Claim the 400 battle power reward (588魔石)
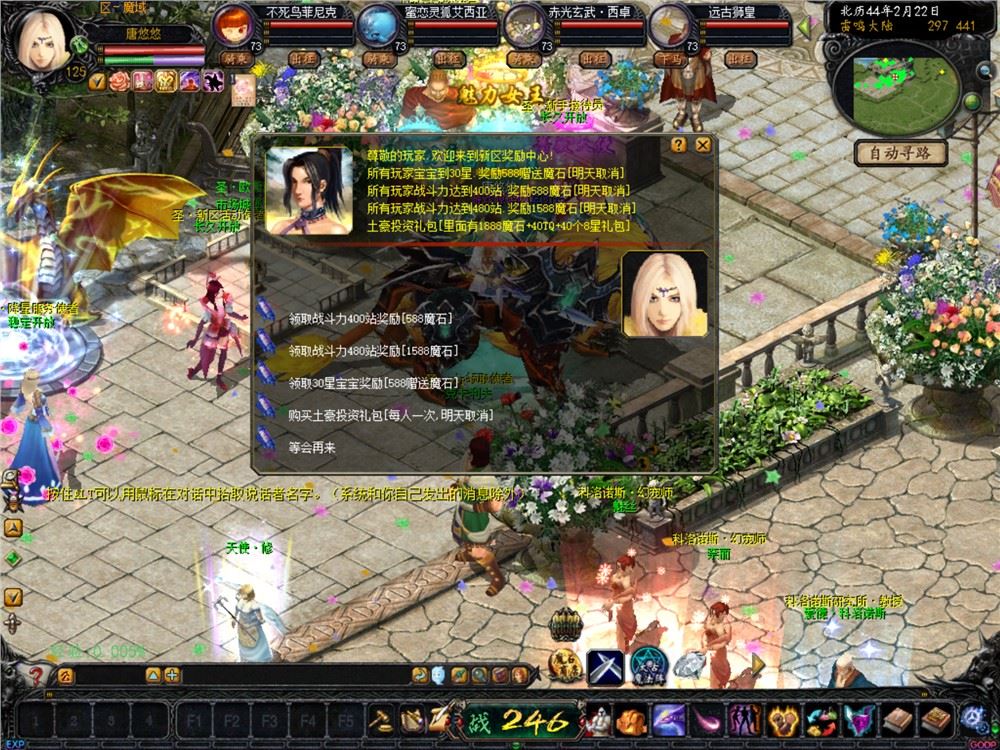Image resolution: width=1000 pixels, height=750 pixels. [370, 319]
